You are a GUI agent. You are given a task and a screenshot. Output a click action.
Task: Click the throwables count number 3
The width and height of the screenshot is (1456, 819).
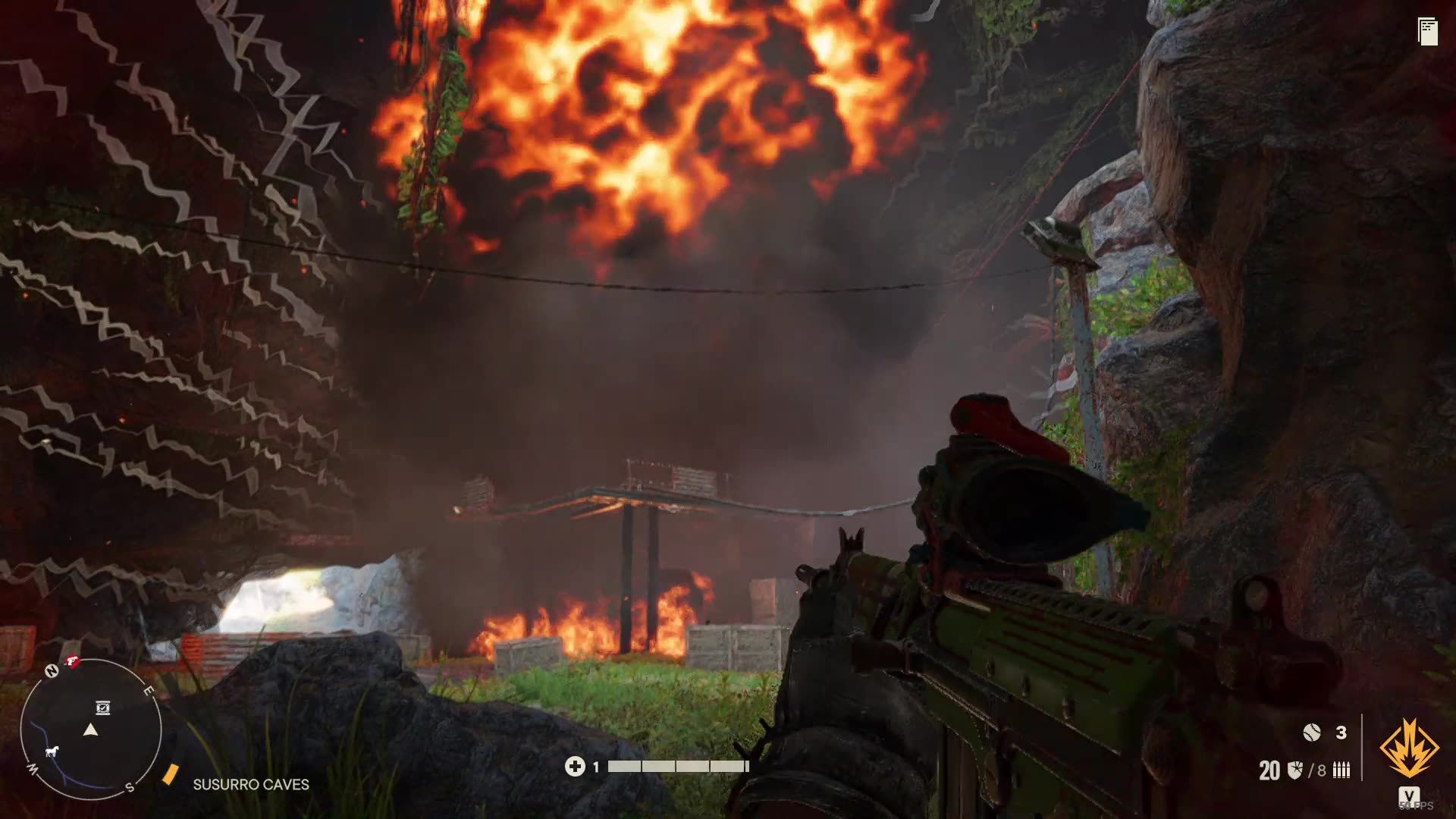tap(1341, 733)
